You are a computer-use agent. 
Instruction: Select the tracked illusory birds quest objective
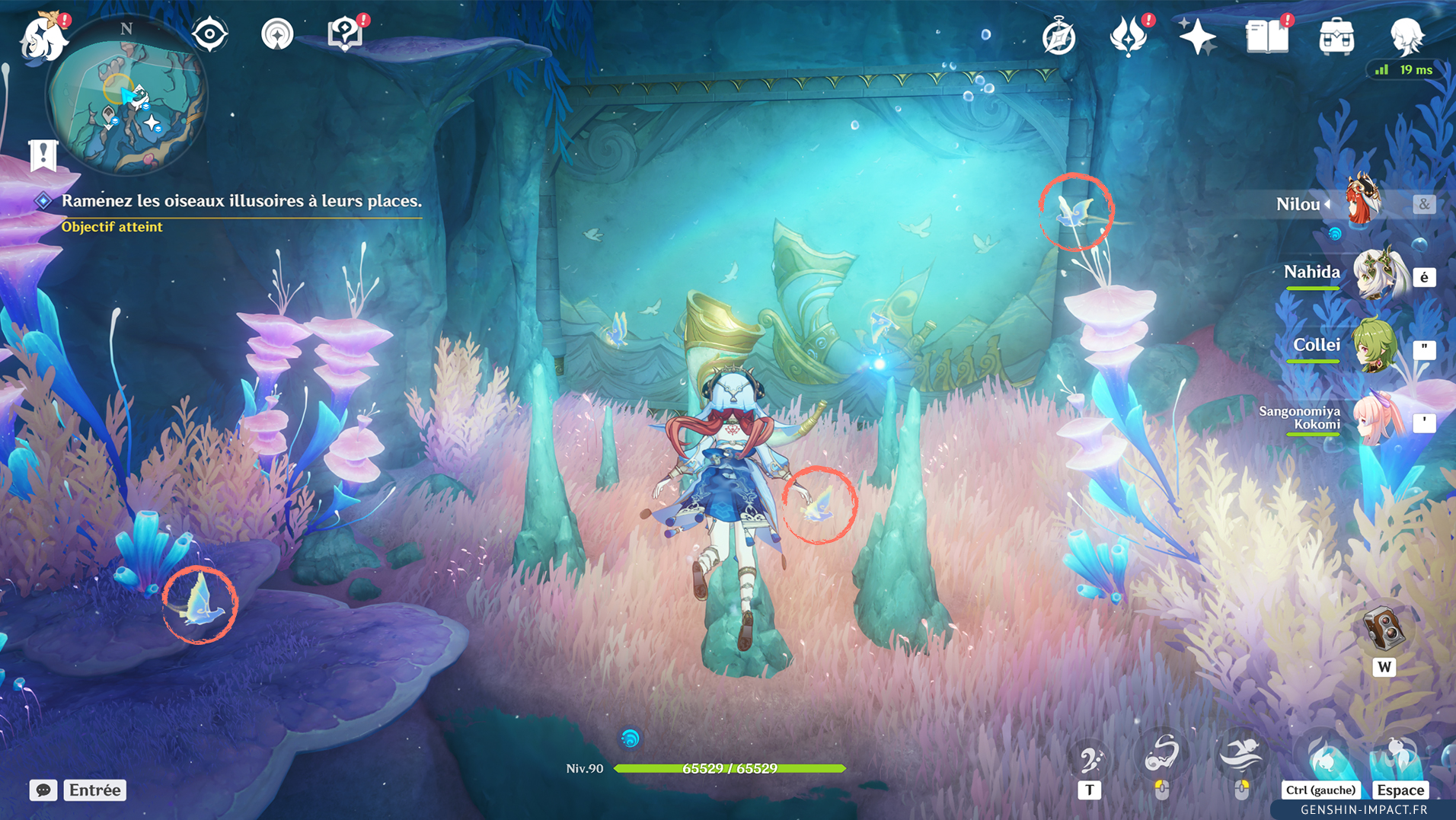click(241, 201)
